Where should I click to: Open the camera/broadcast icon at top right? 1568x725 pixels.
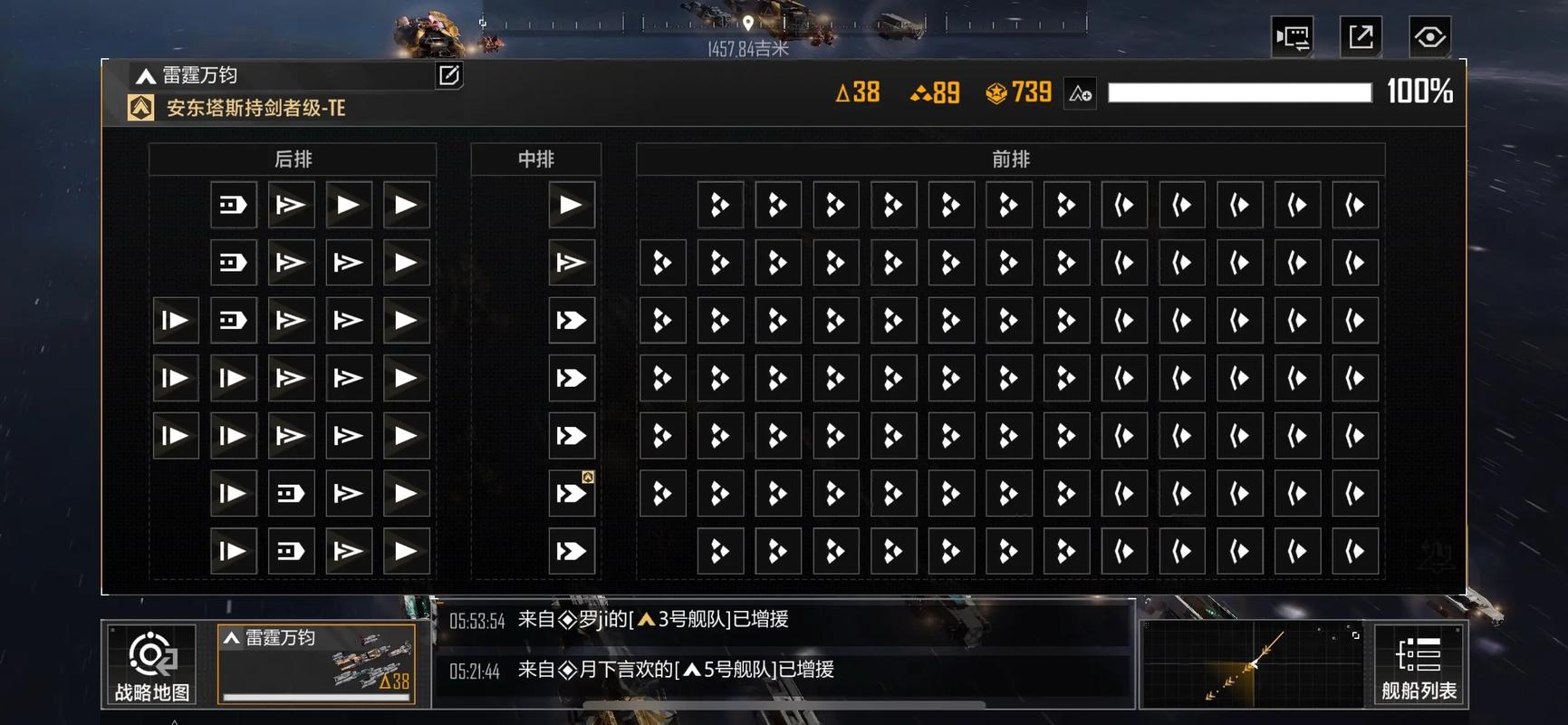pyautogui.click(x=1293, y=36)
